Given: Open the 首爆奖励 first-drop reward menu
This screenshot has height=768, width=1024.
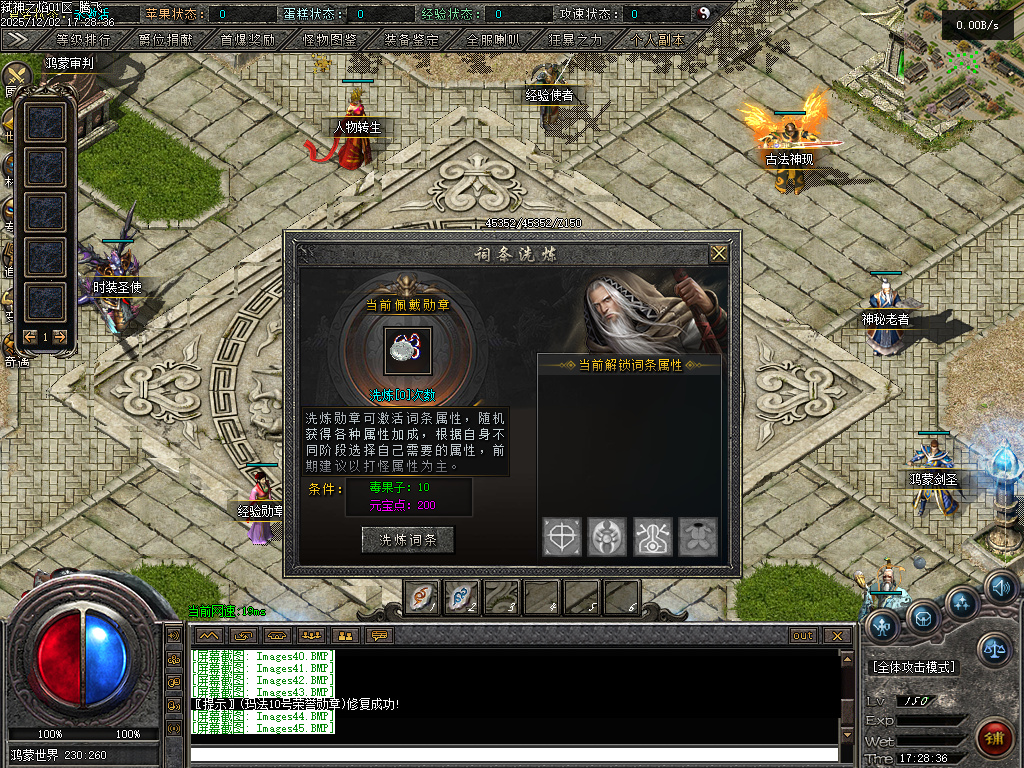Looking at the screenshot, I should [248, 41].
